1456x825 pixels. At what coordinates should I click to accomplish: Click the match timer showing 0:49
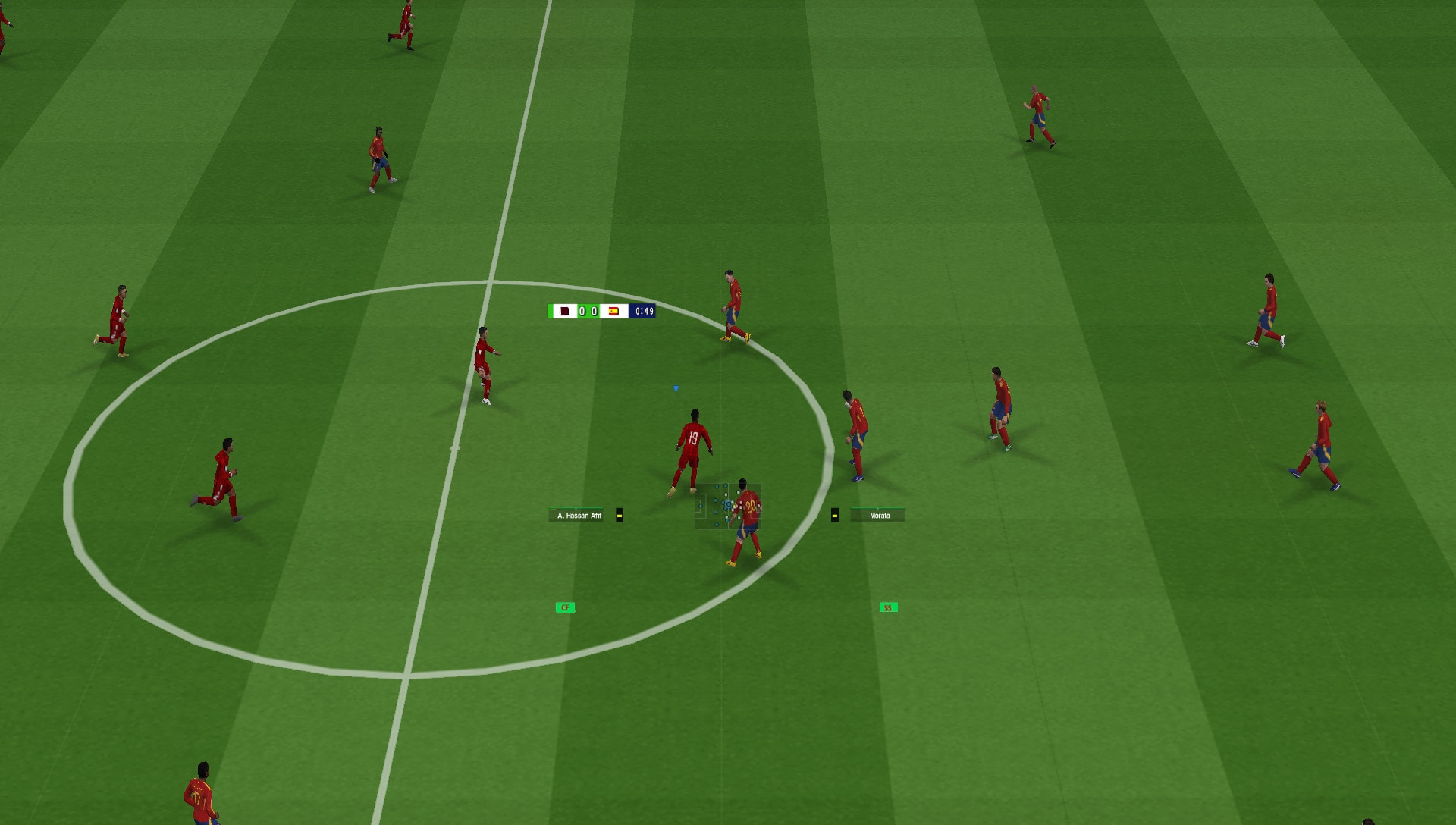[x=645, y=311]
